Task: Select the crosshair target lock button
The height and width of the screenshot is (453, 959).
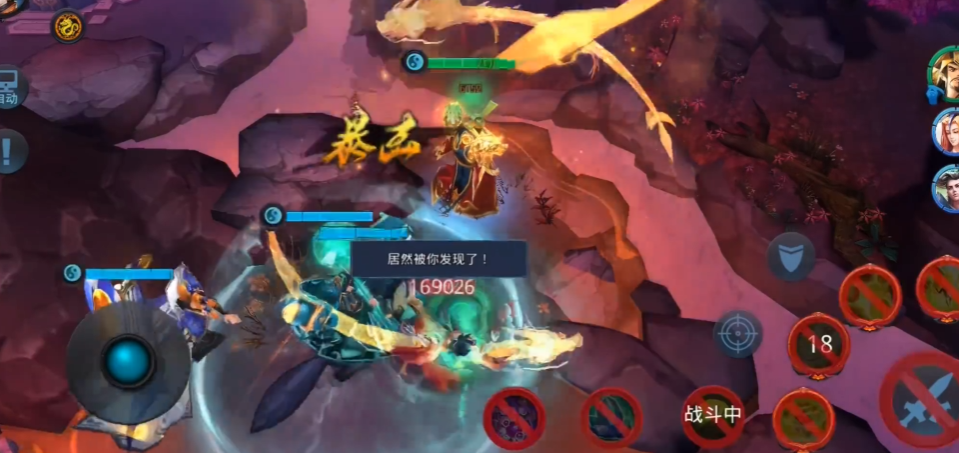Action: [x=738, y=334]
